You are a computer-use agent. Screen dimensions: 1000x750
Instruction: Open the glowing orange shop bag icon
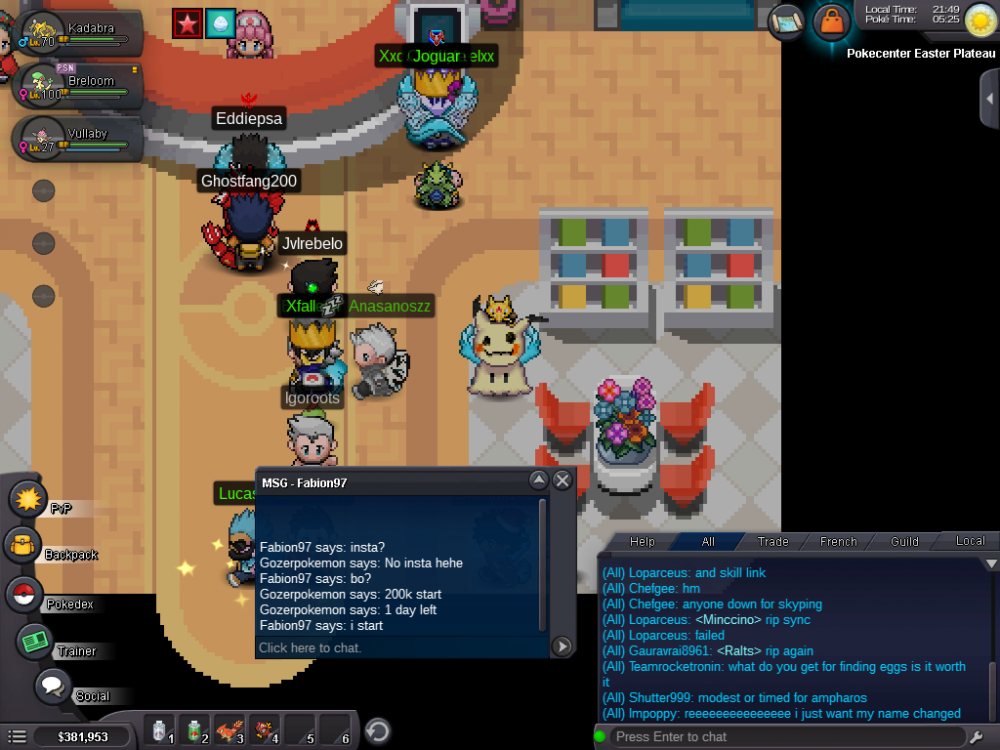click(x=830, y=20)
